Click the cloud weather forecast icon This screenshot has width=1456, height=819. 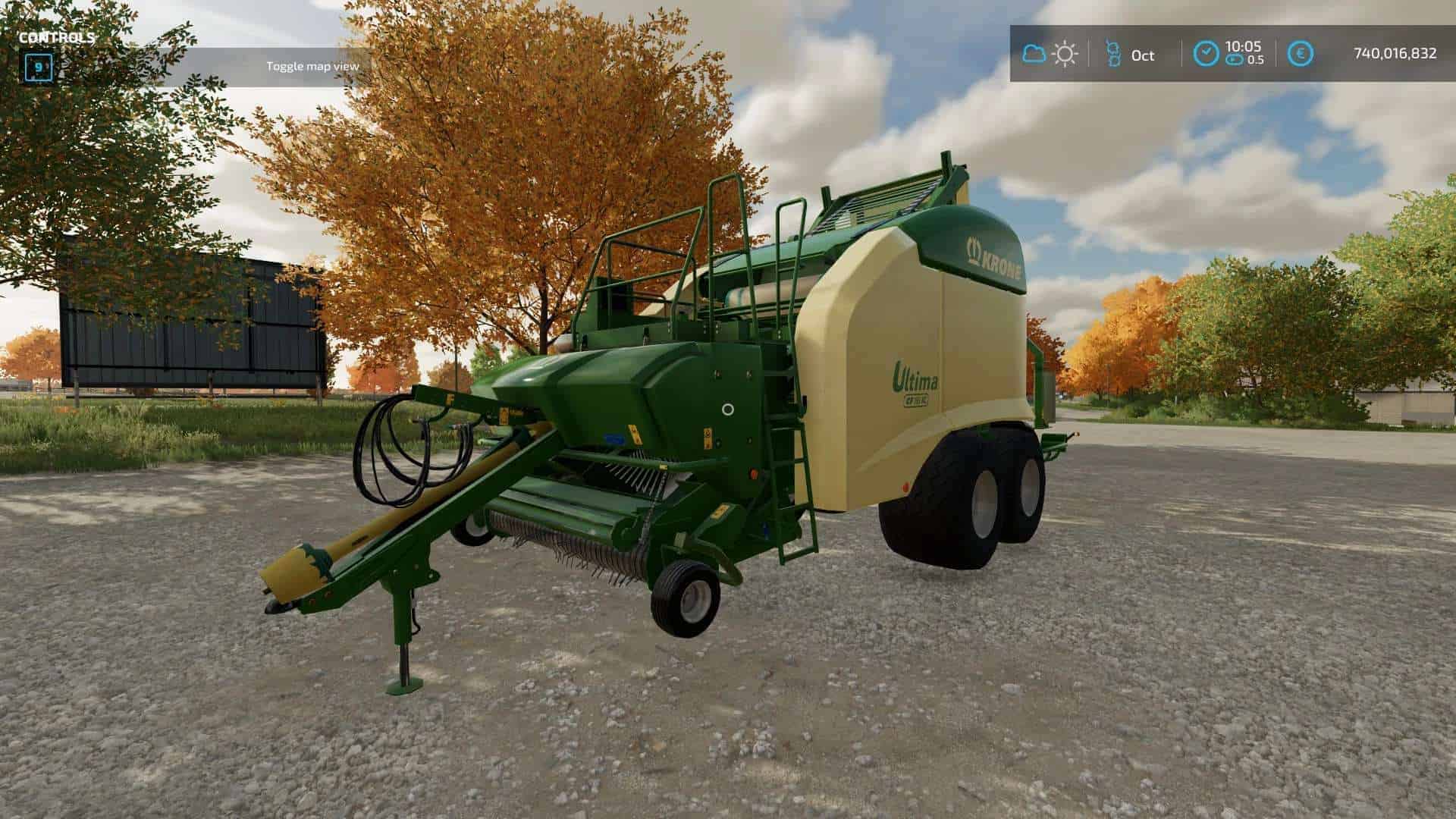tap(1033, 53)
